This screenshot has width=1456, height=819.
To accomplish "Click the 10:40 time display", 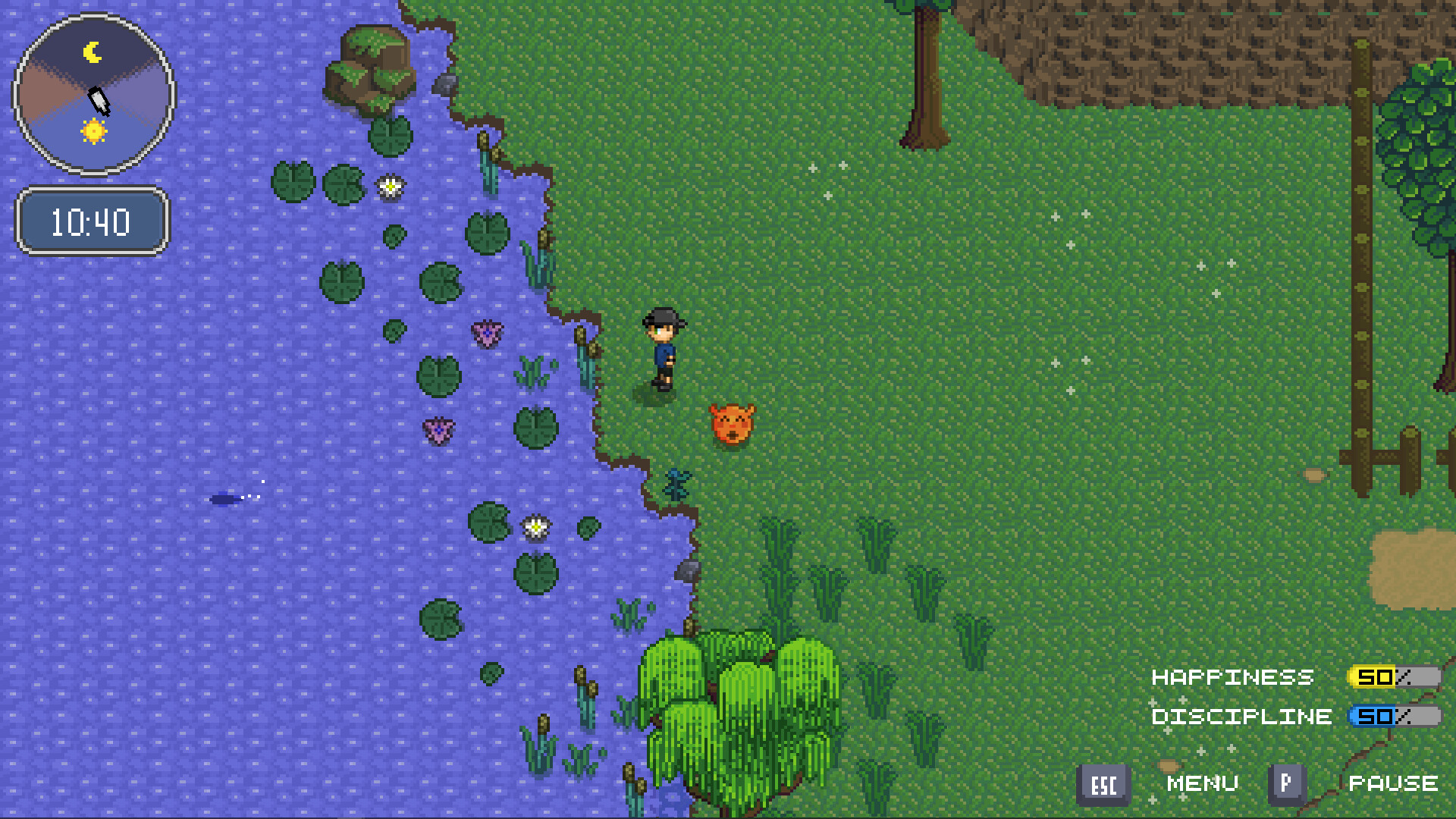I will pyautogui.click(x=91, y=221).
